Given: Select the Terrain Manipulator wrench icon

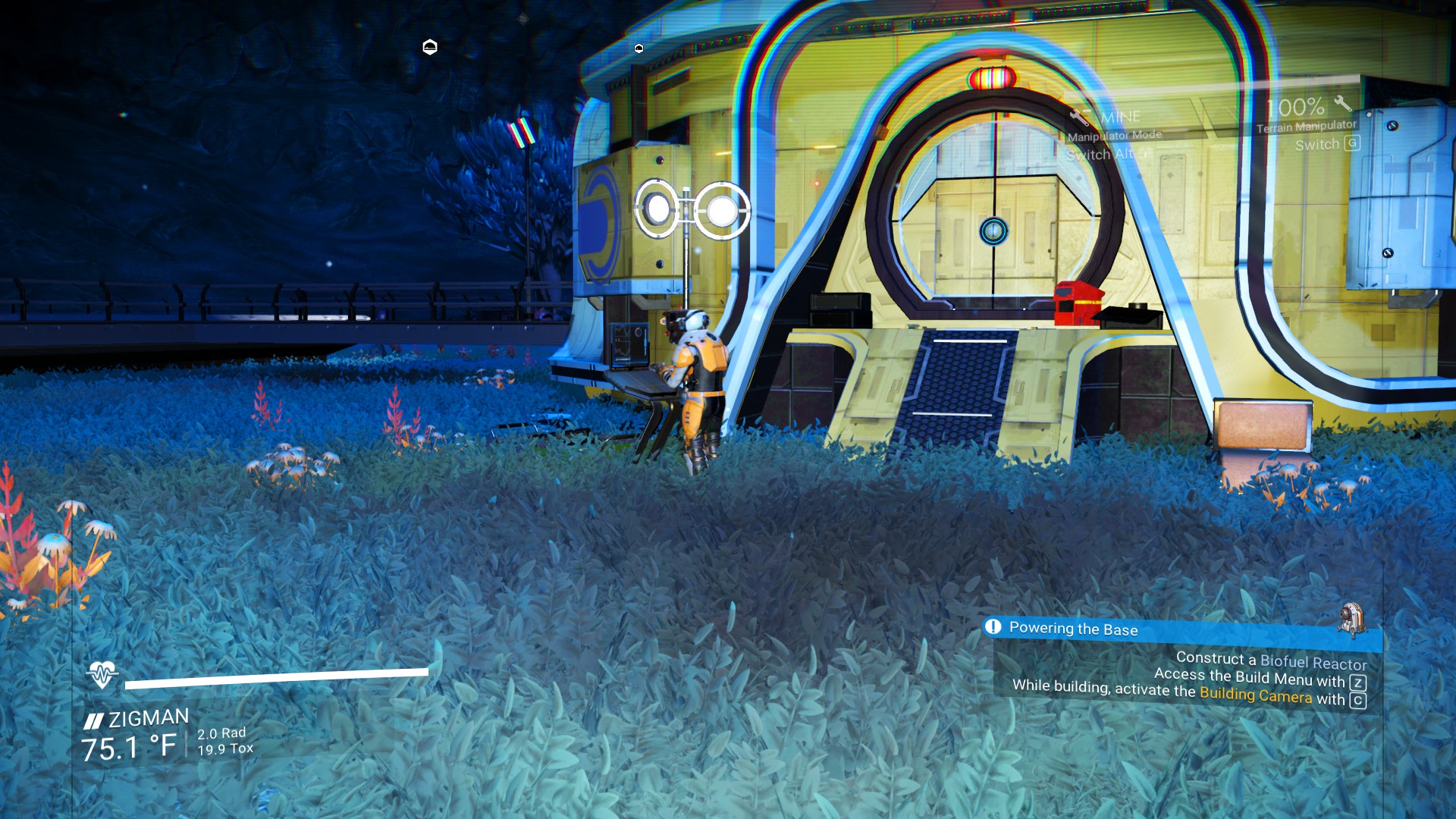Looking at the screenshot, I should (1343, 103).
